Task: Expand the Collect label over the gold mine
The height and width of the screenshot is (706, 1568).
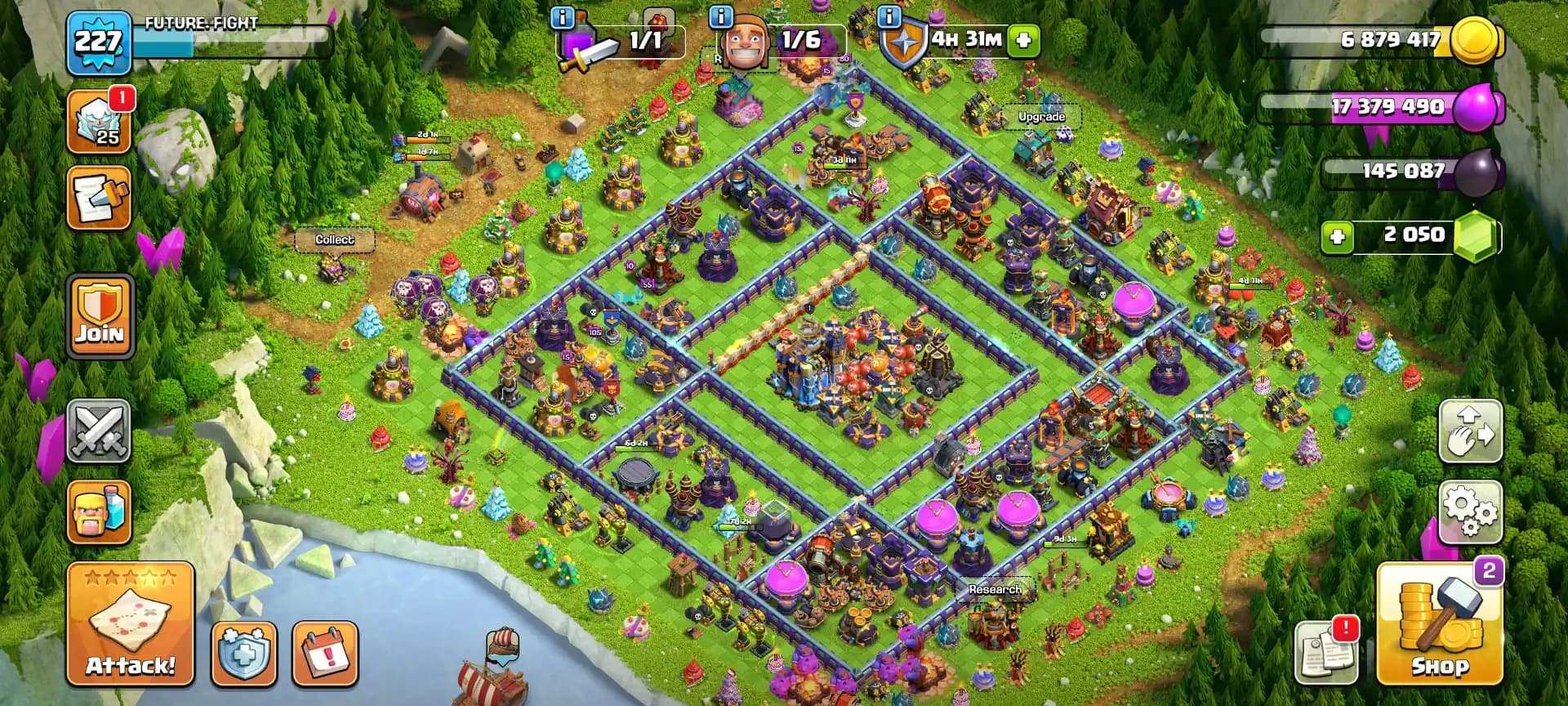Action: pos(335,239)
